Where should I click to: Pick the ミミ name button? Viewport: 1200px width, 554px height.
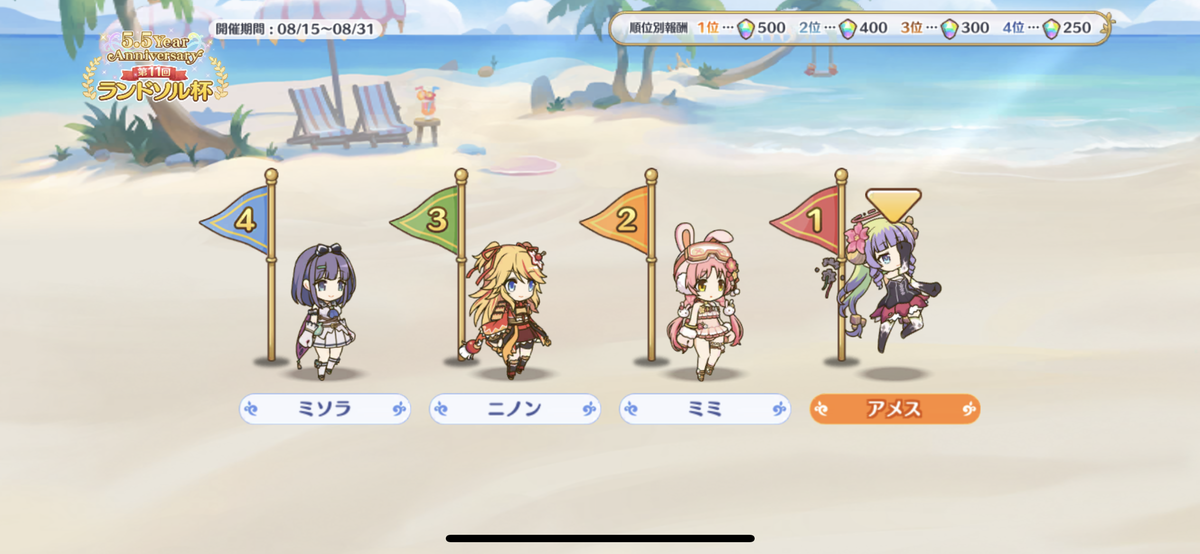tap(705, 408)
